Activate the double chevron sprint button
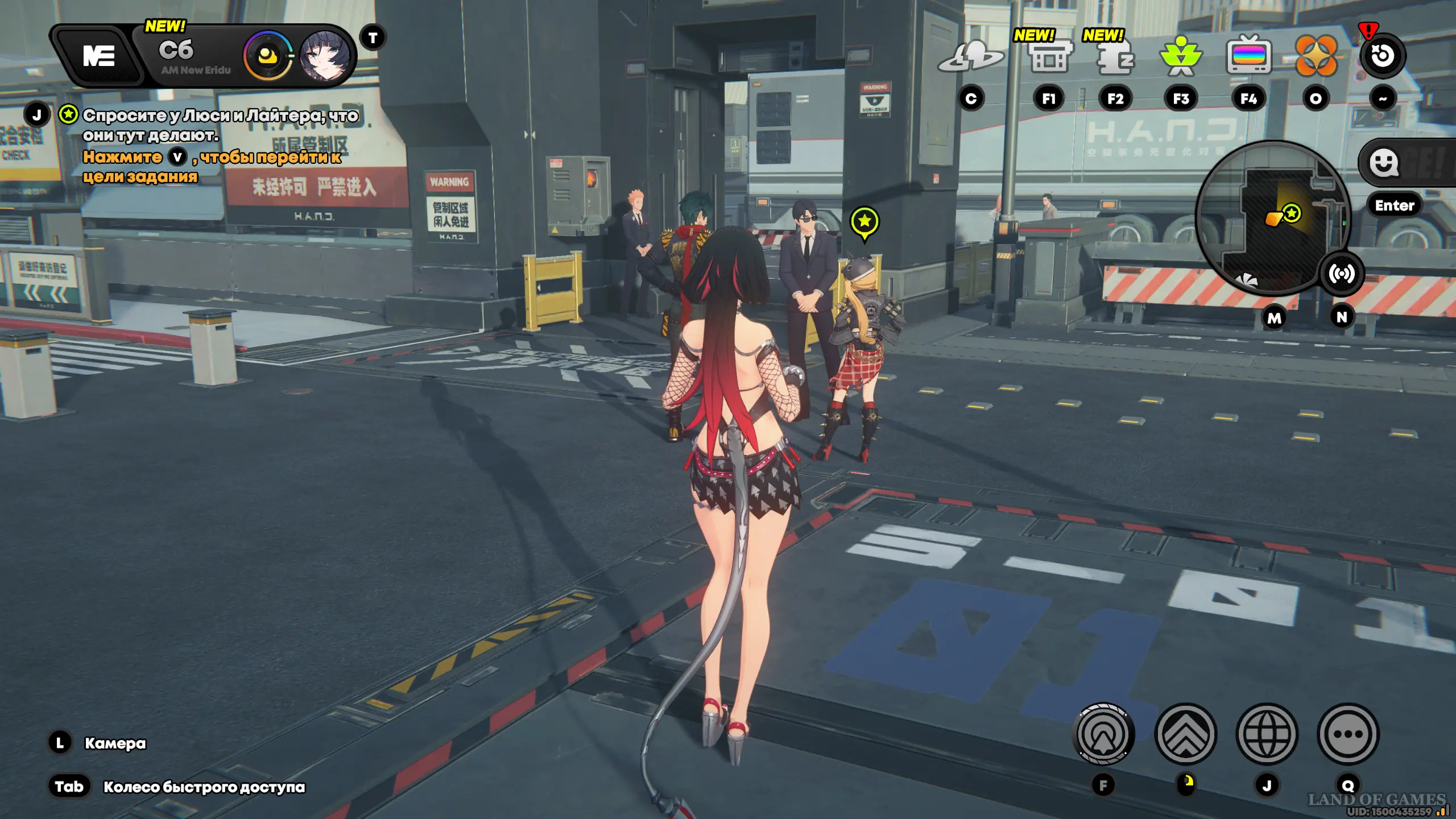 [1186, 734]
